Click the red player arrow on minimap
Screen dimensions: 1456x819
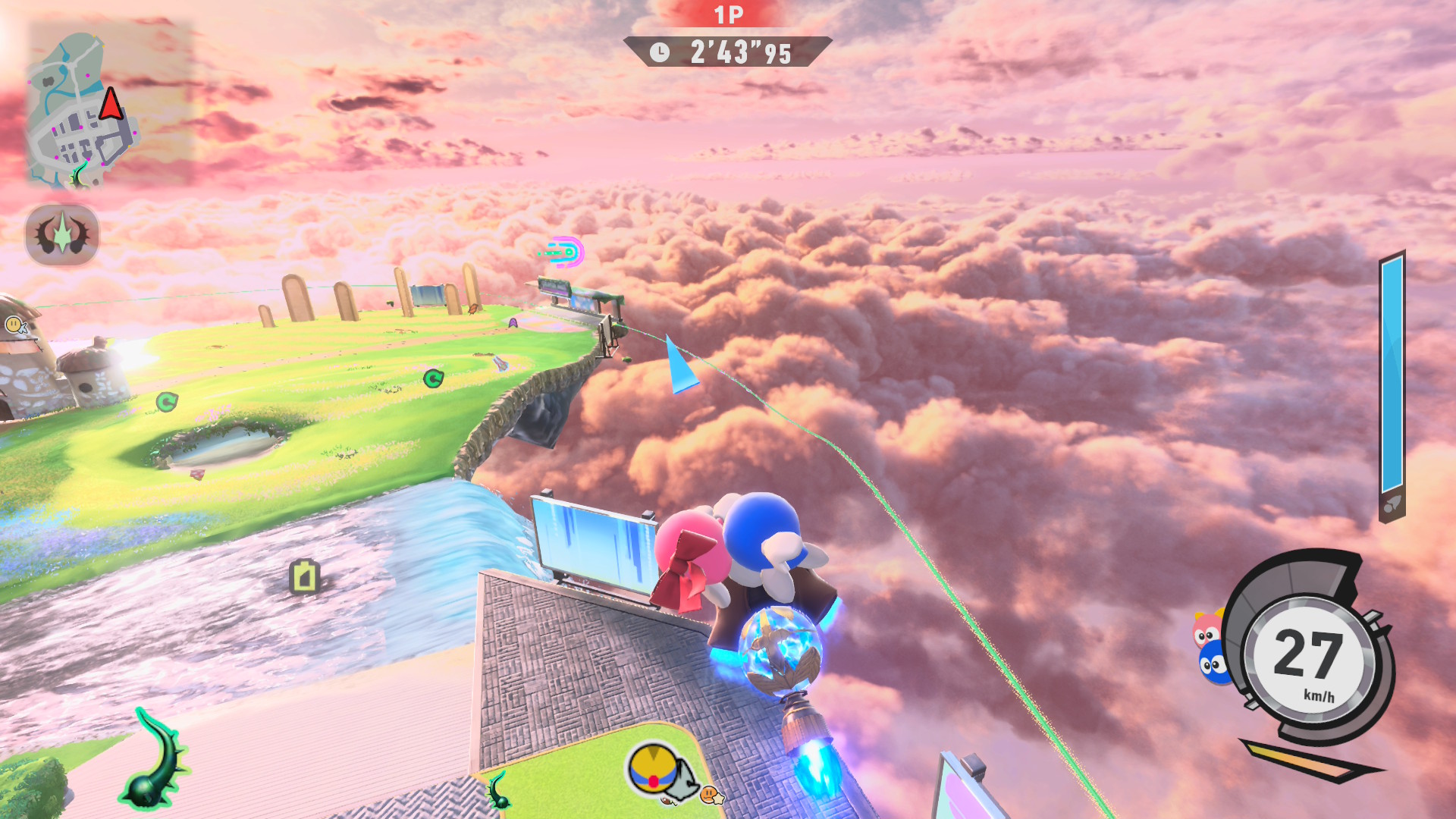pos(111,104)
